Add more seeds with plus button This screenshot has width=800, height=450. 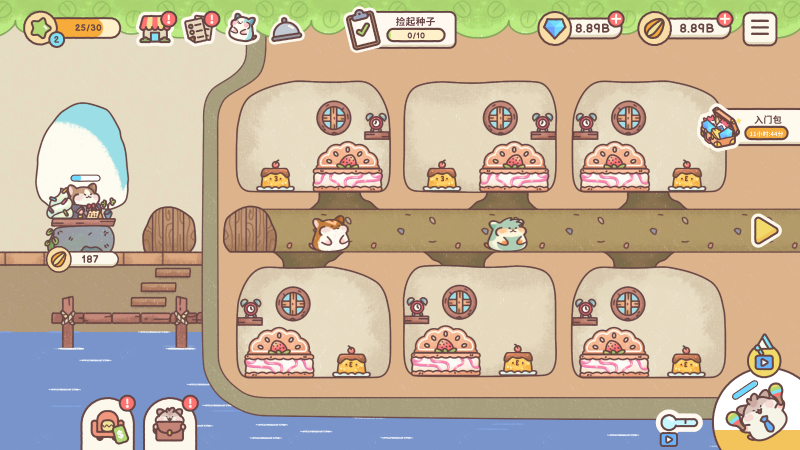(724, 19)
